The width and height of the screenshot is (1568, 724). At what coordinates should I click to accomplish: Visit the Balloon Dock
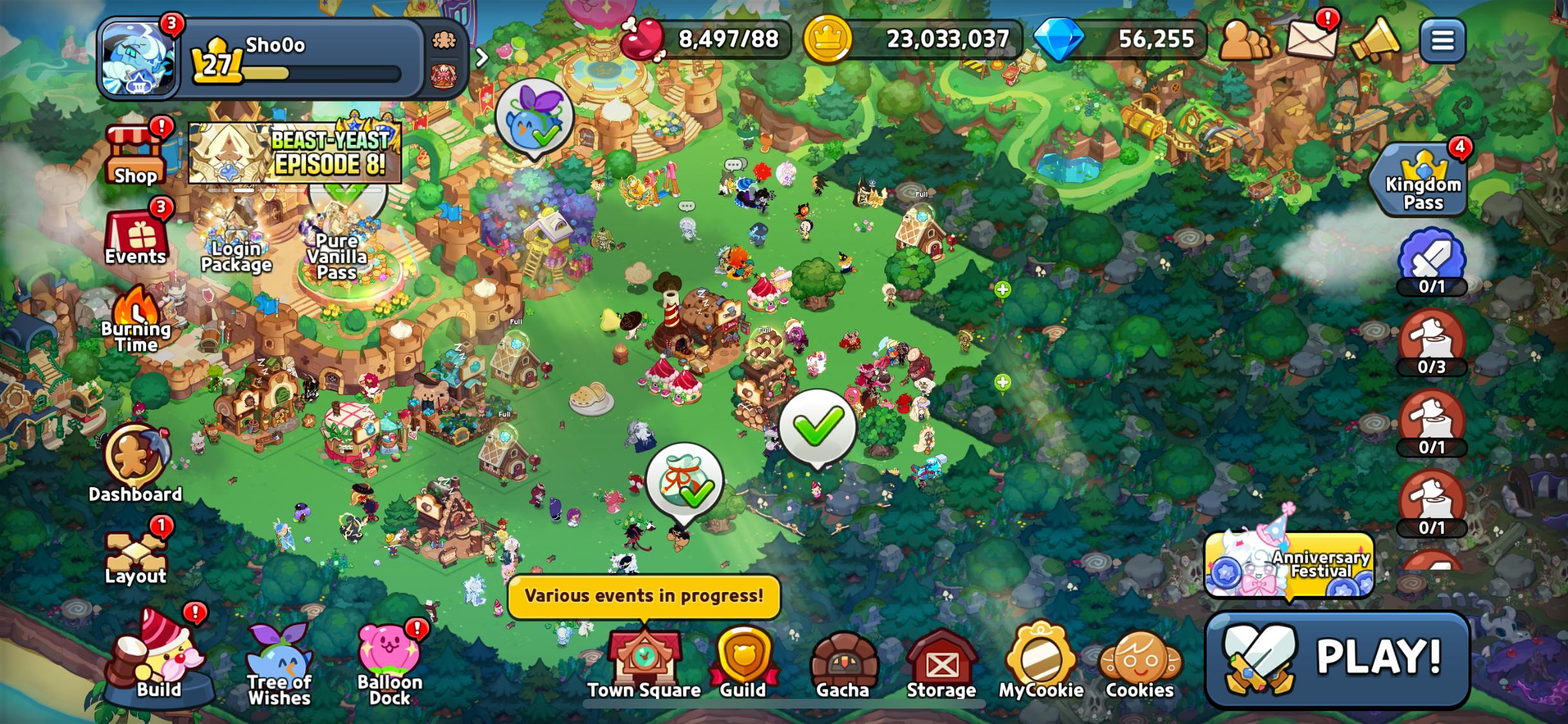390,666
